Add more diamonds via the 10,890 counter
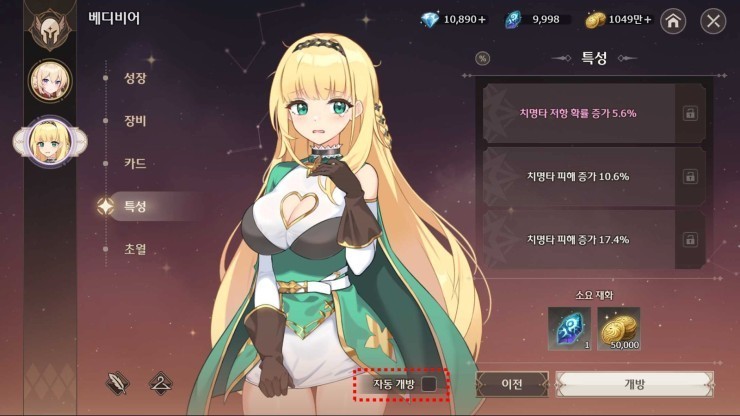The width and height of the screenshot is (740, 416). coord(451,19)
